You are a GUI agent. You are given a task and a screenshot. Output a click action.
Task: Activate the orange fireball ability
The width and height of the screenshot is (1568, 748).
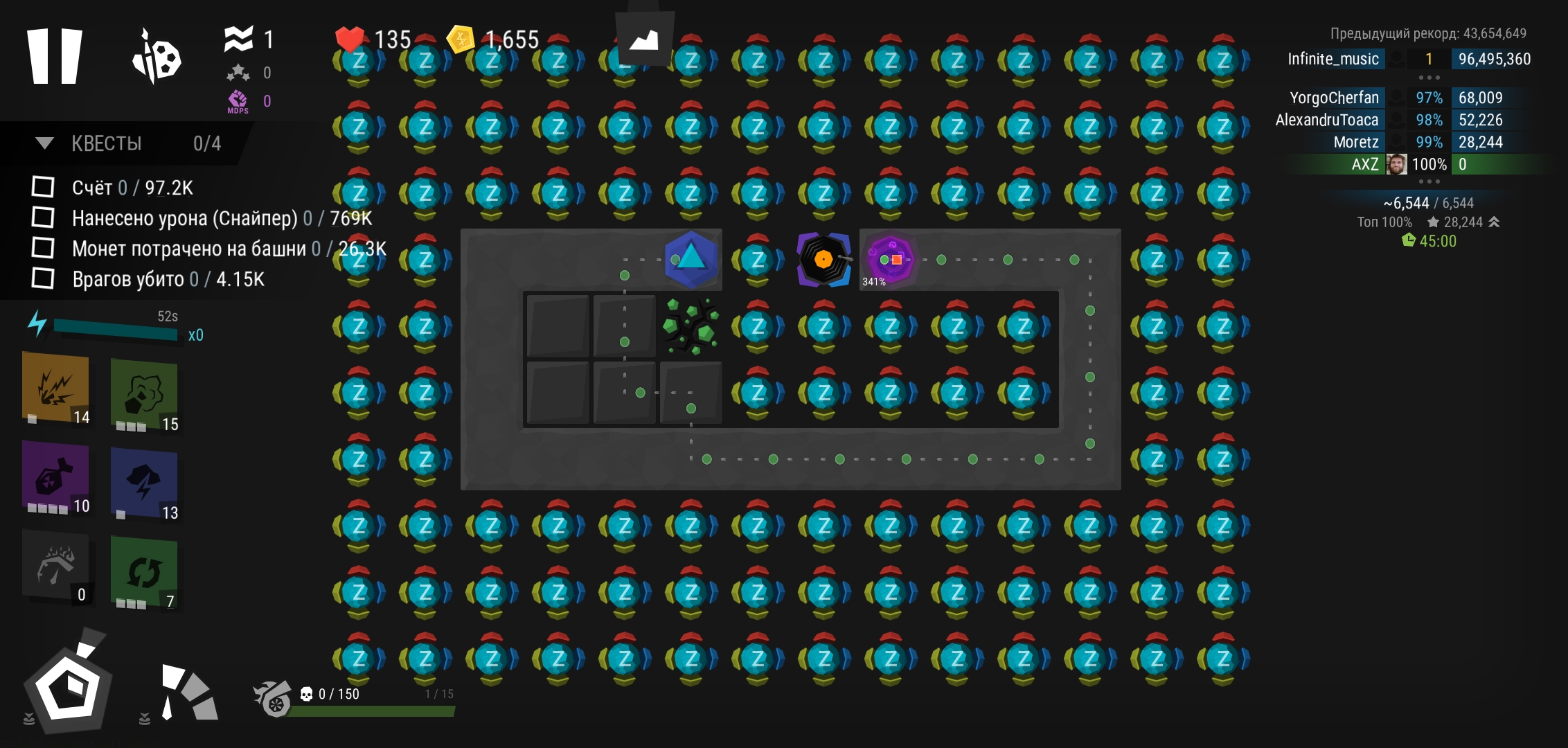click(x=55, y=387)
